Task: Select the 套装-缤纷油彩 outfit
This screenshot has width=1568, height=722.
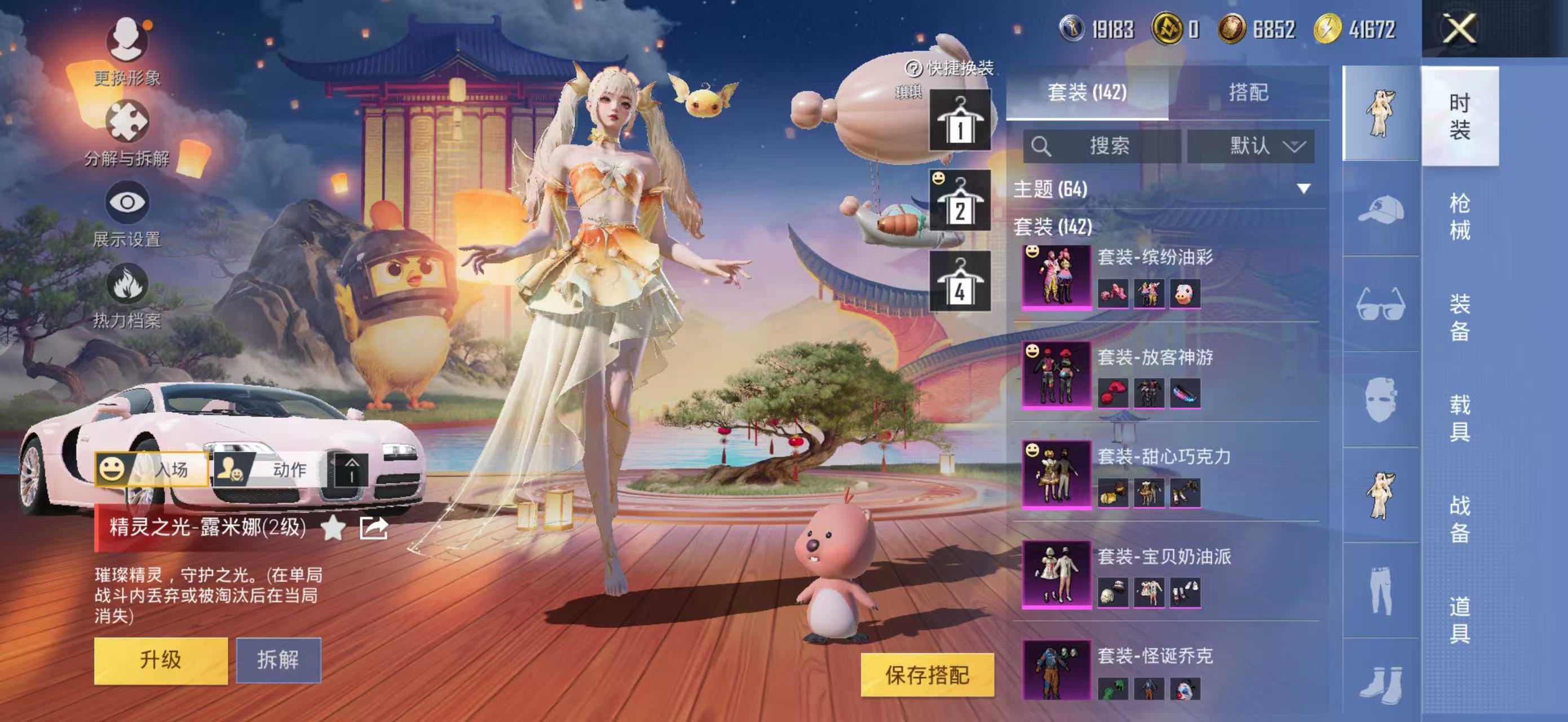Action: click(x=1057, y=277)
